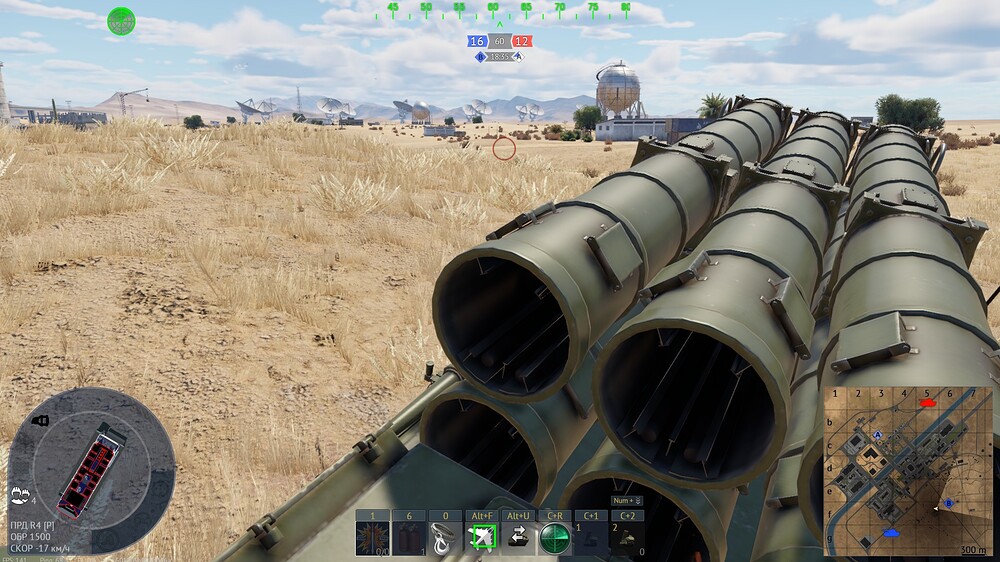Image resolution: width=1000 pixels, height=562 pixels.
Task: Click the vehicle swap arrows icon
Action: click(518, 538)
